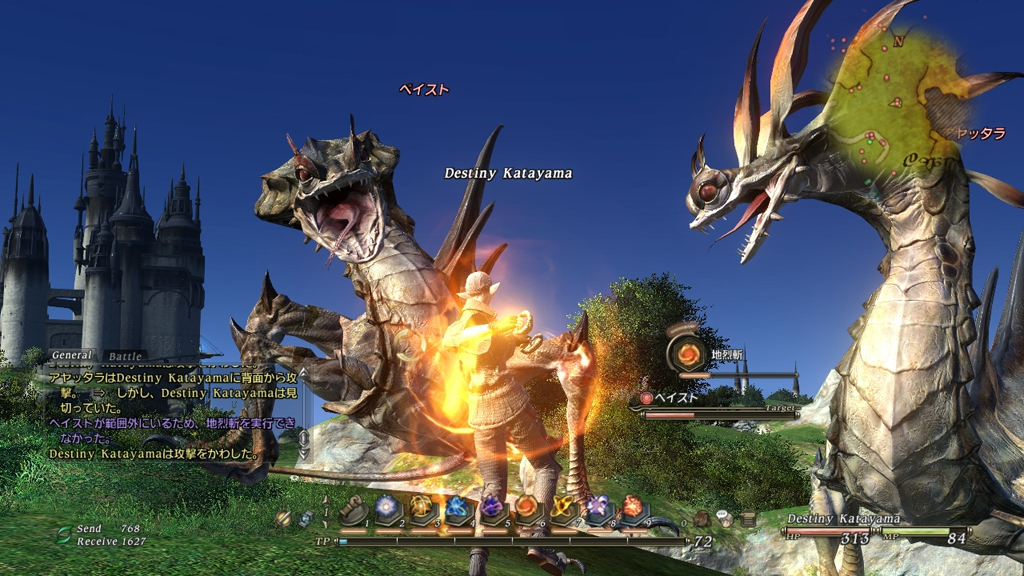Activate the yellow cross-ring skill in slot 7

[562, 507]
